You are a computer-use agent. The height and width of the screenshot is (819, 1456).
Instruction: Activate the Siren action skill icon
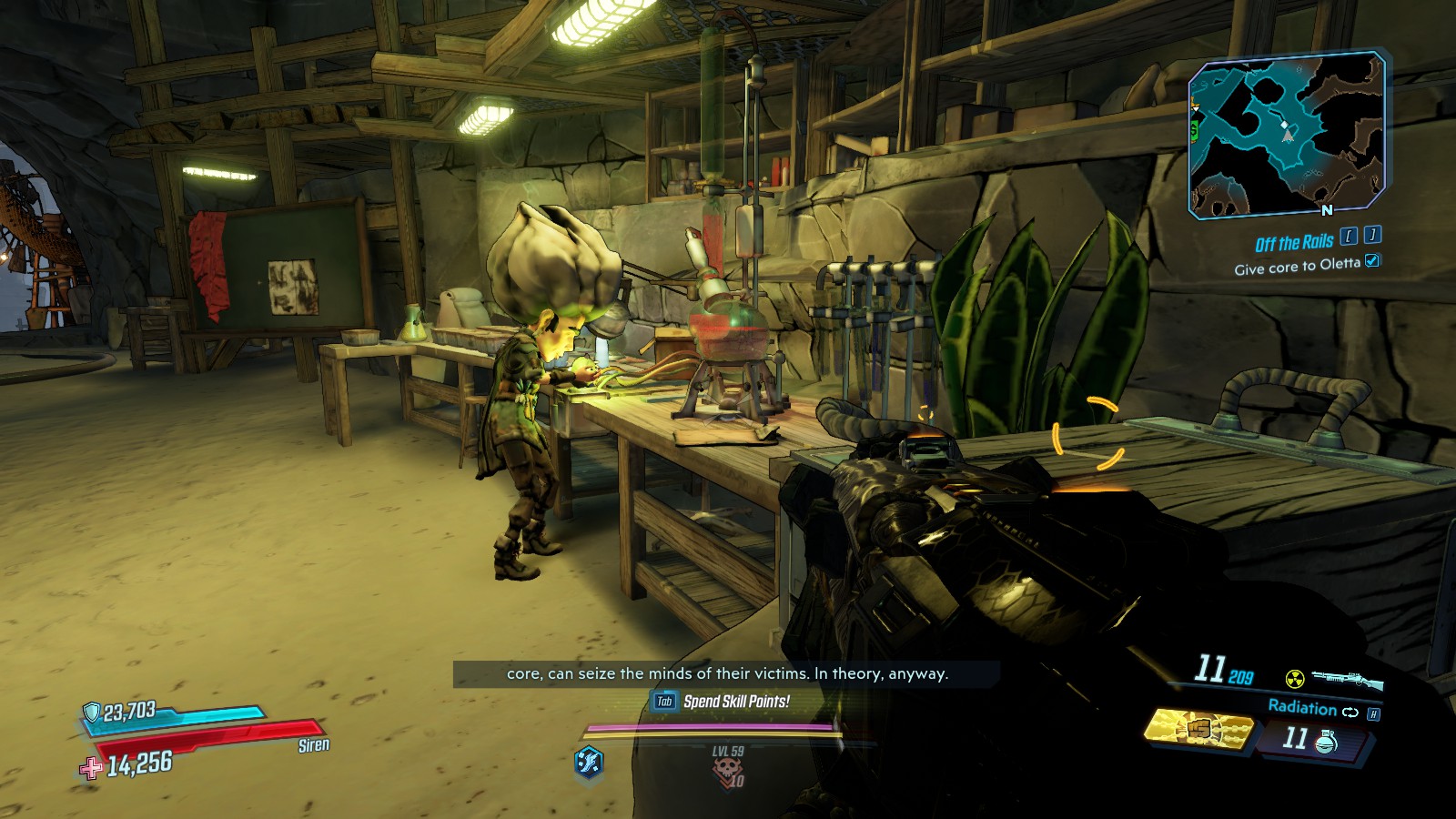[589, 761]
